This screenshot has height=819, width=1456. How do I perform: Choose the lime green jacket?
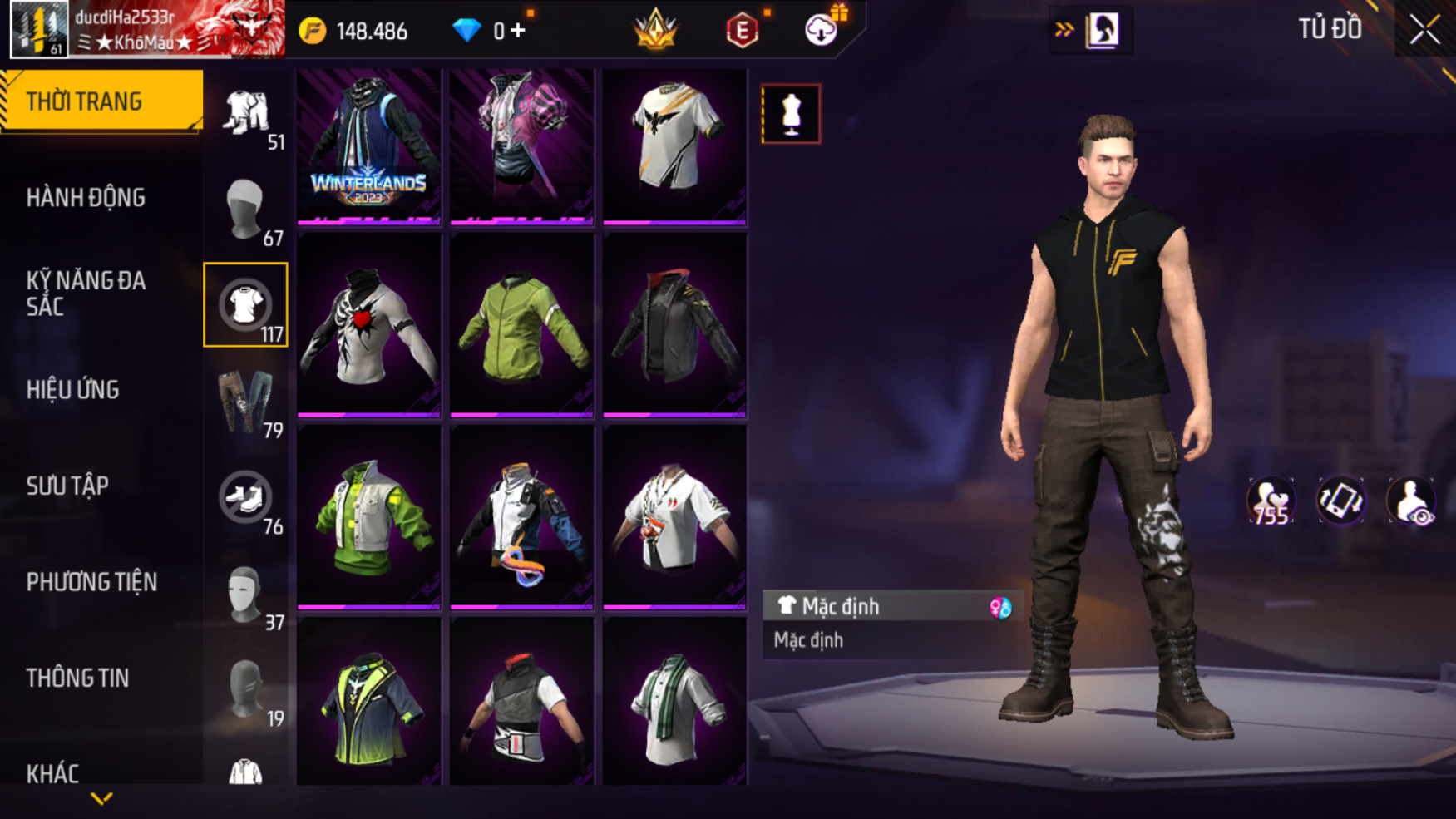[521, 326]
